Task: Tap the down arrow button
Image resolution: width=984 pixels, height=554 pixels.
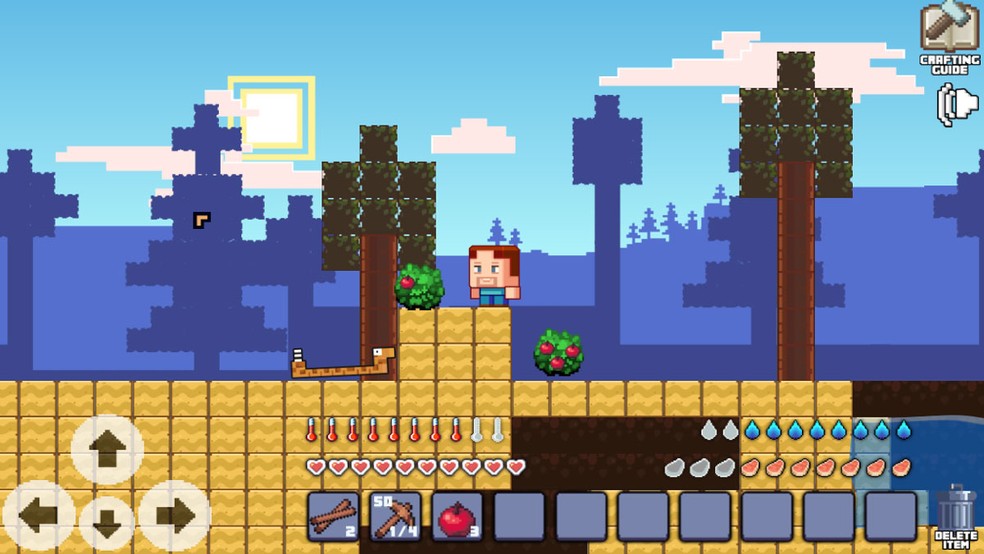Action: pos(108,522)
